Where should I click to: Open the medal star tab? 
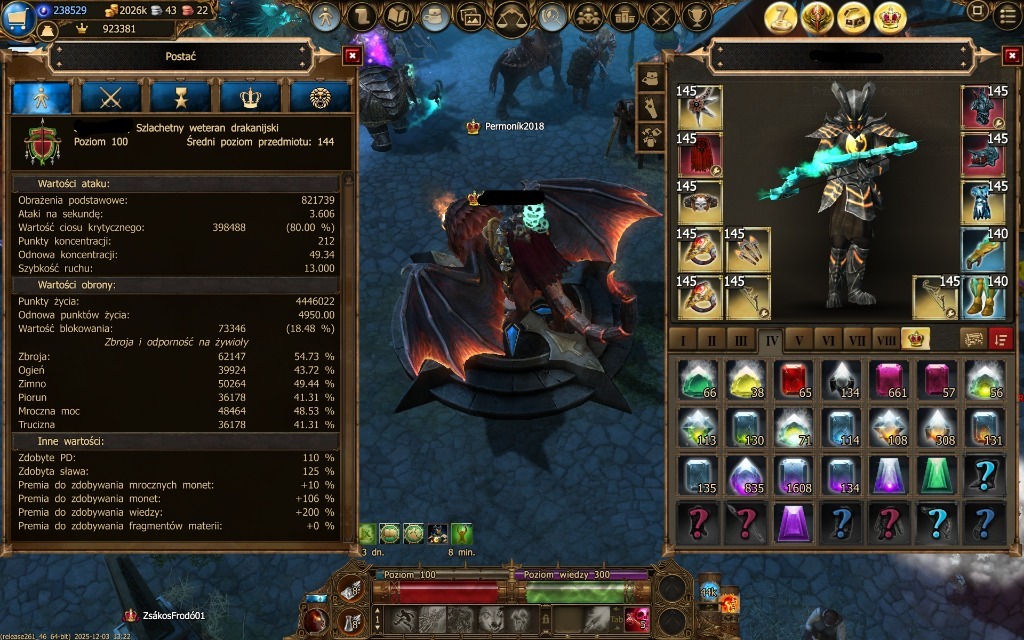180,97
